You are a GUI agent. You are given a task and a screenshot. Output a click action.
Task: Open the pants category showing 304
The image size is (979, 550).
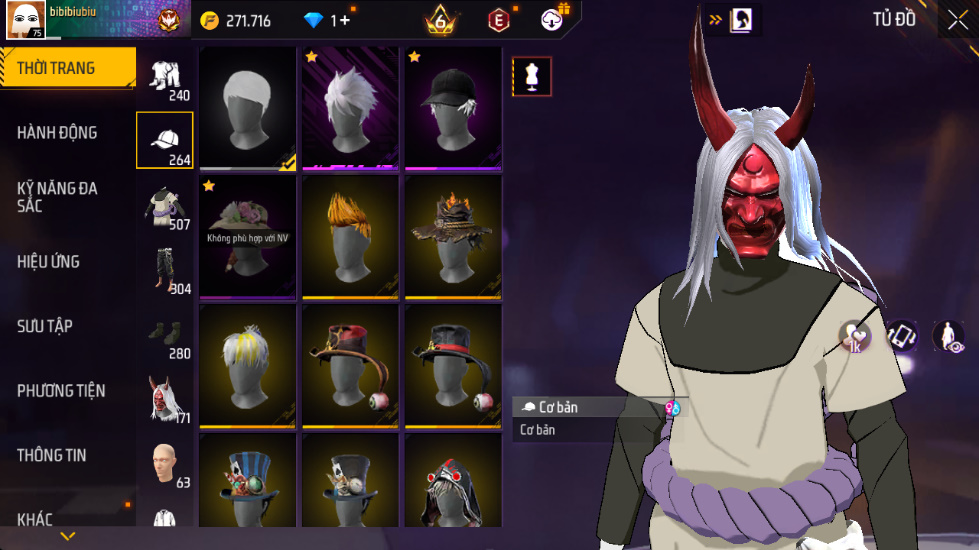165,270
